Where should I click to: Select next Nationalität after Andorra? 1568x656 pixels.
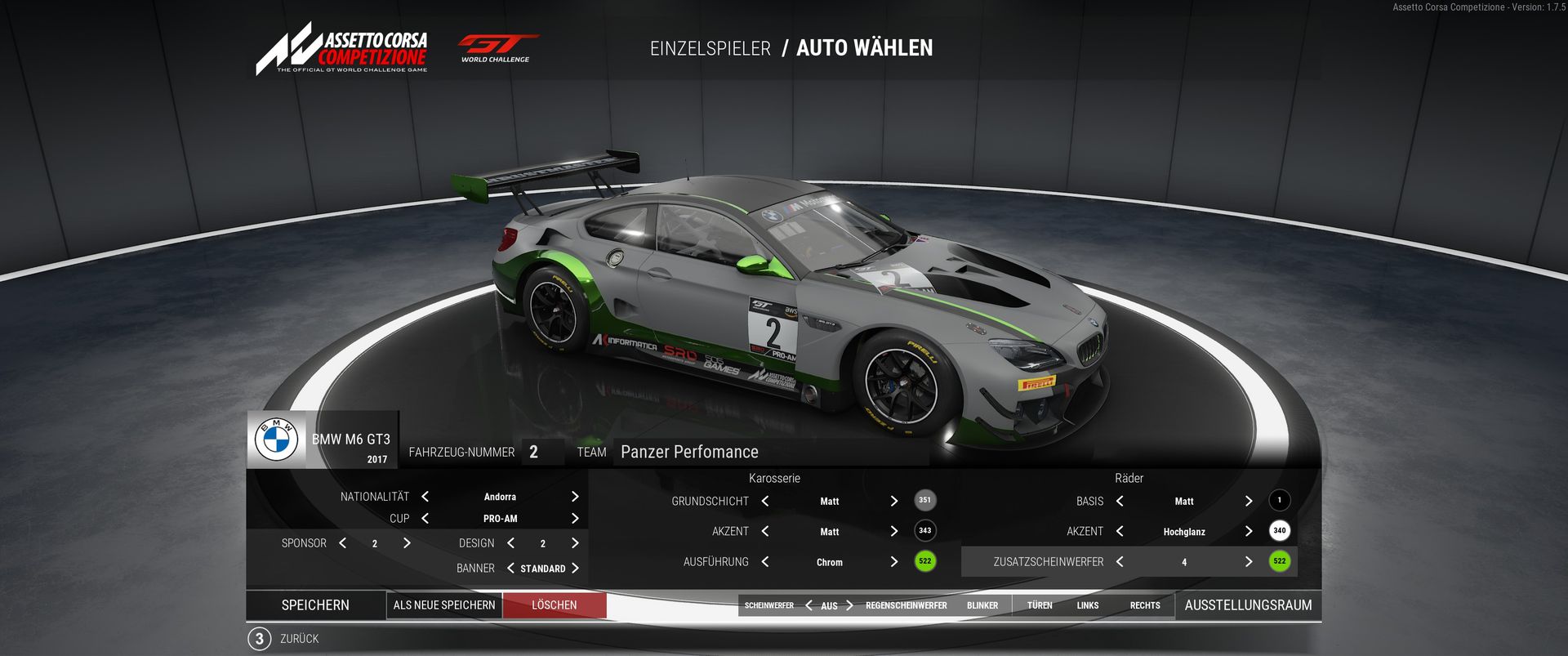575,497
